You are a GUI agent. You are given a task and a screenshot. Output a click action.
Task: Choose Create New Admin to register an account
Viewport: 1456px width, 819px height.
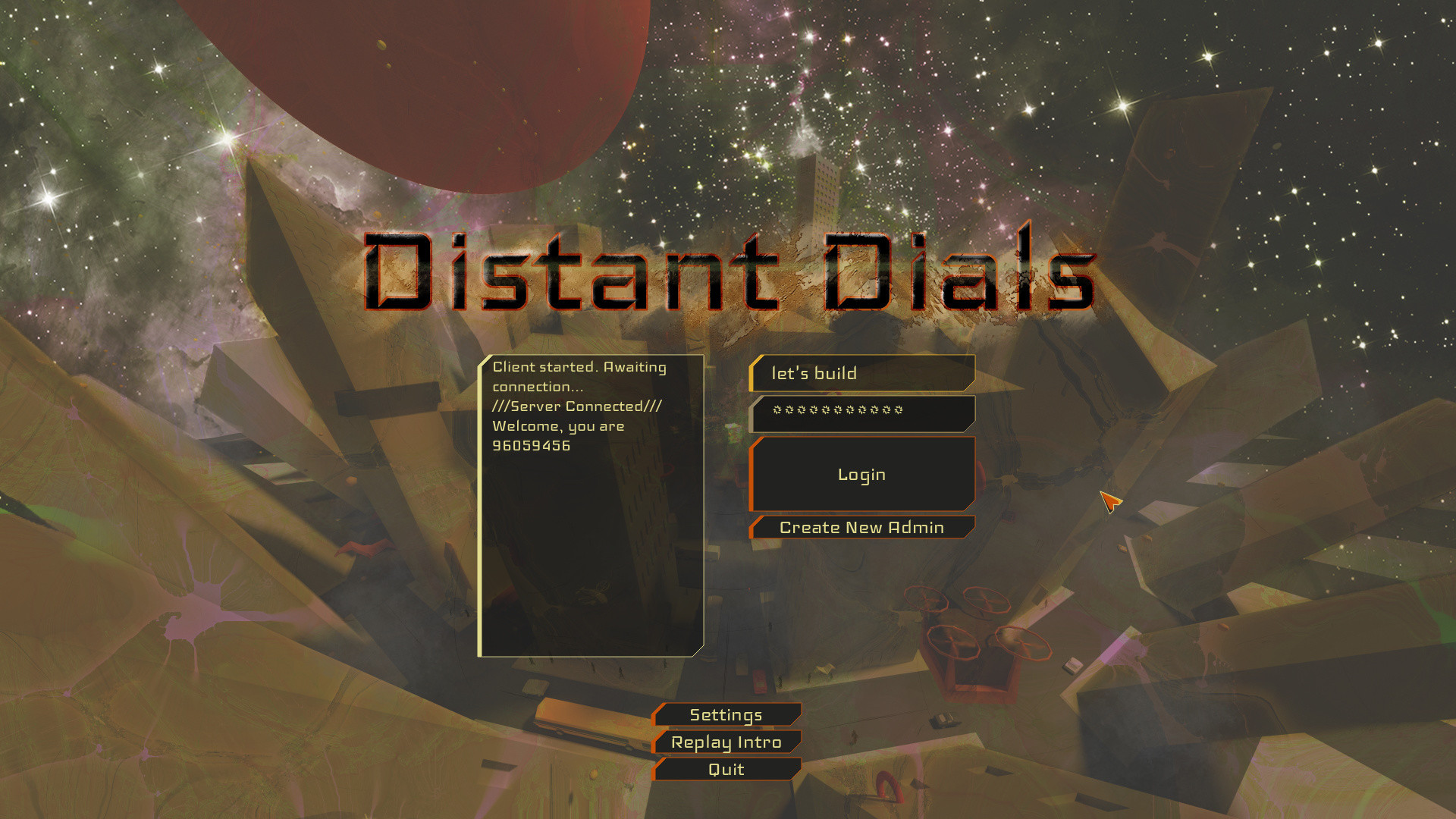[x=861, y=527]
